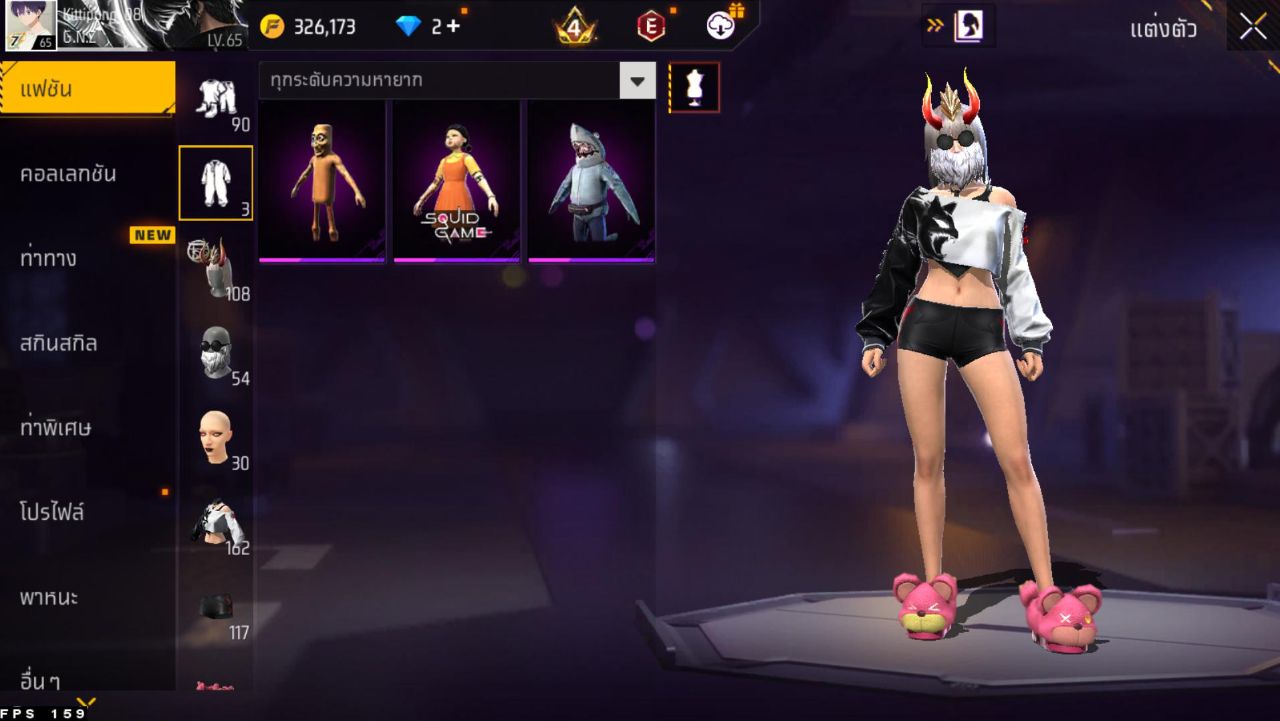Select the red E esports badge icon
Viewport: 1280px width, 721px height.
[x=650, y=26]
